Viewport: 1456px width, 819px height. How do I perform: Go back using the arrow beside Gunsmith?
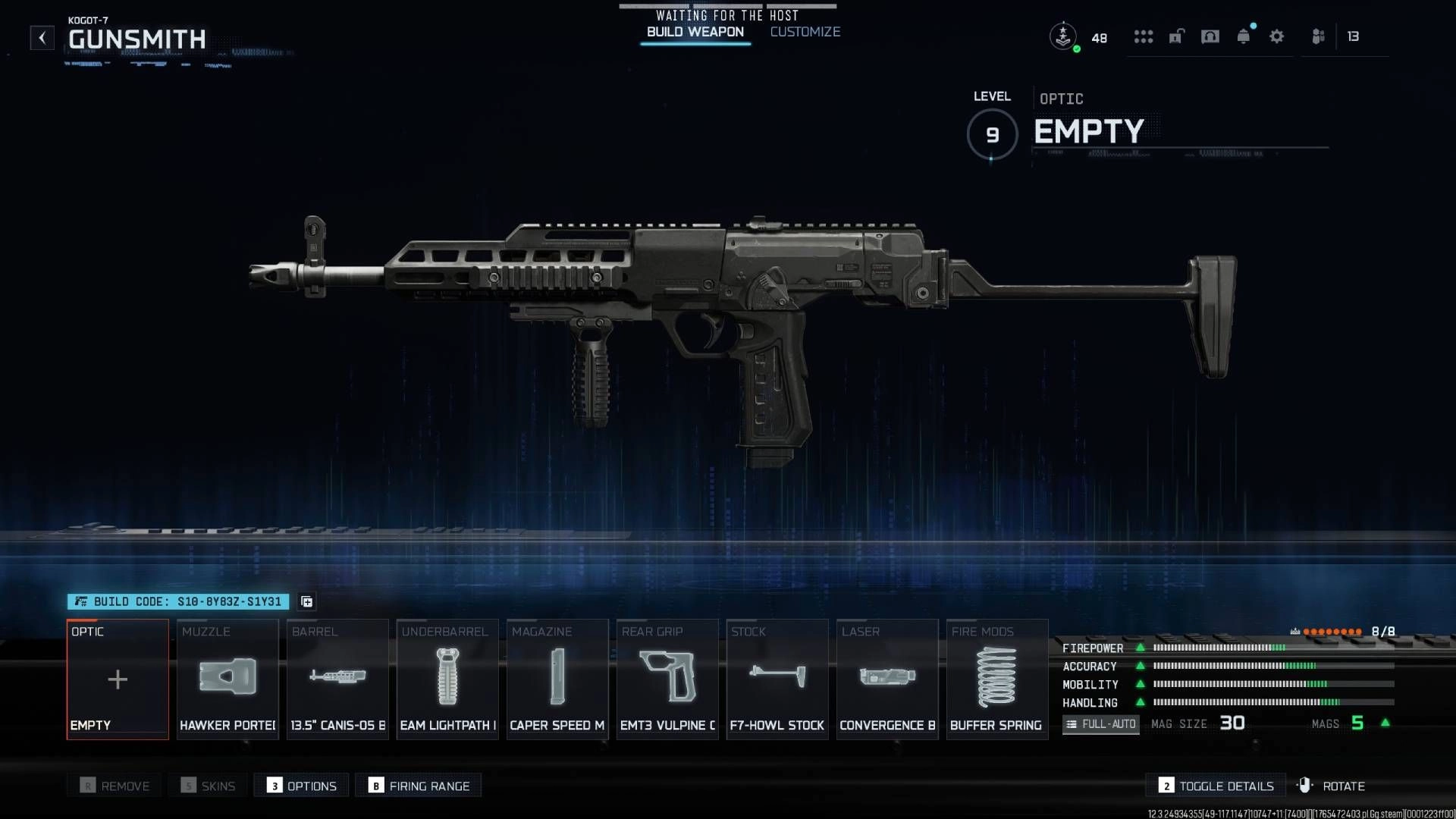click(x=42, y=37)
